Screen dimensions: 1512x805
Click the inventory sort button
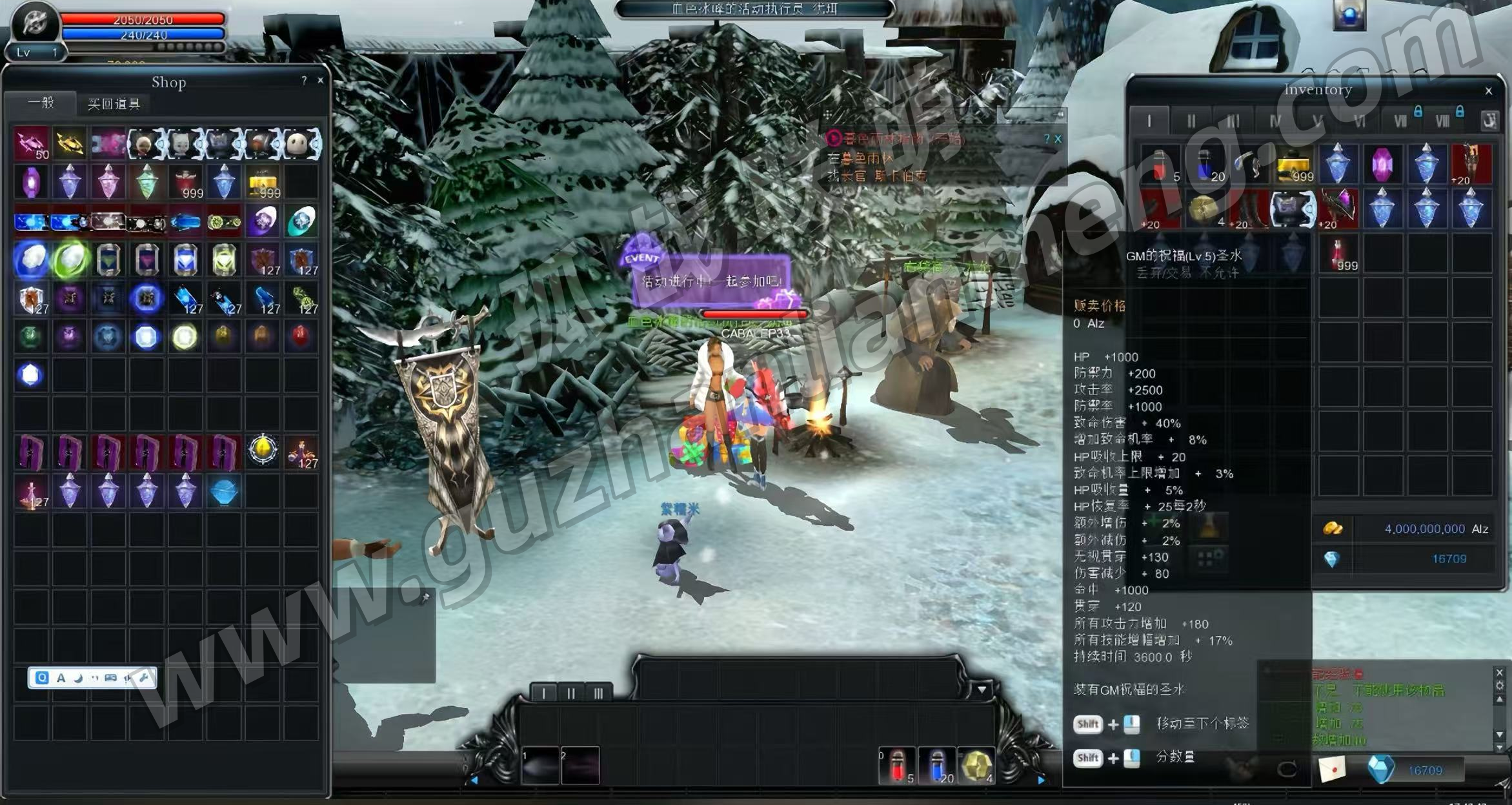[x=1489, y=120]
